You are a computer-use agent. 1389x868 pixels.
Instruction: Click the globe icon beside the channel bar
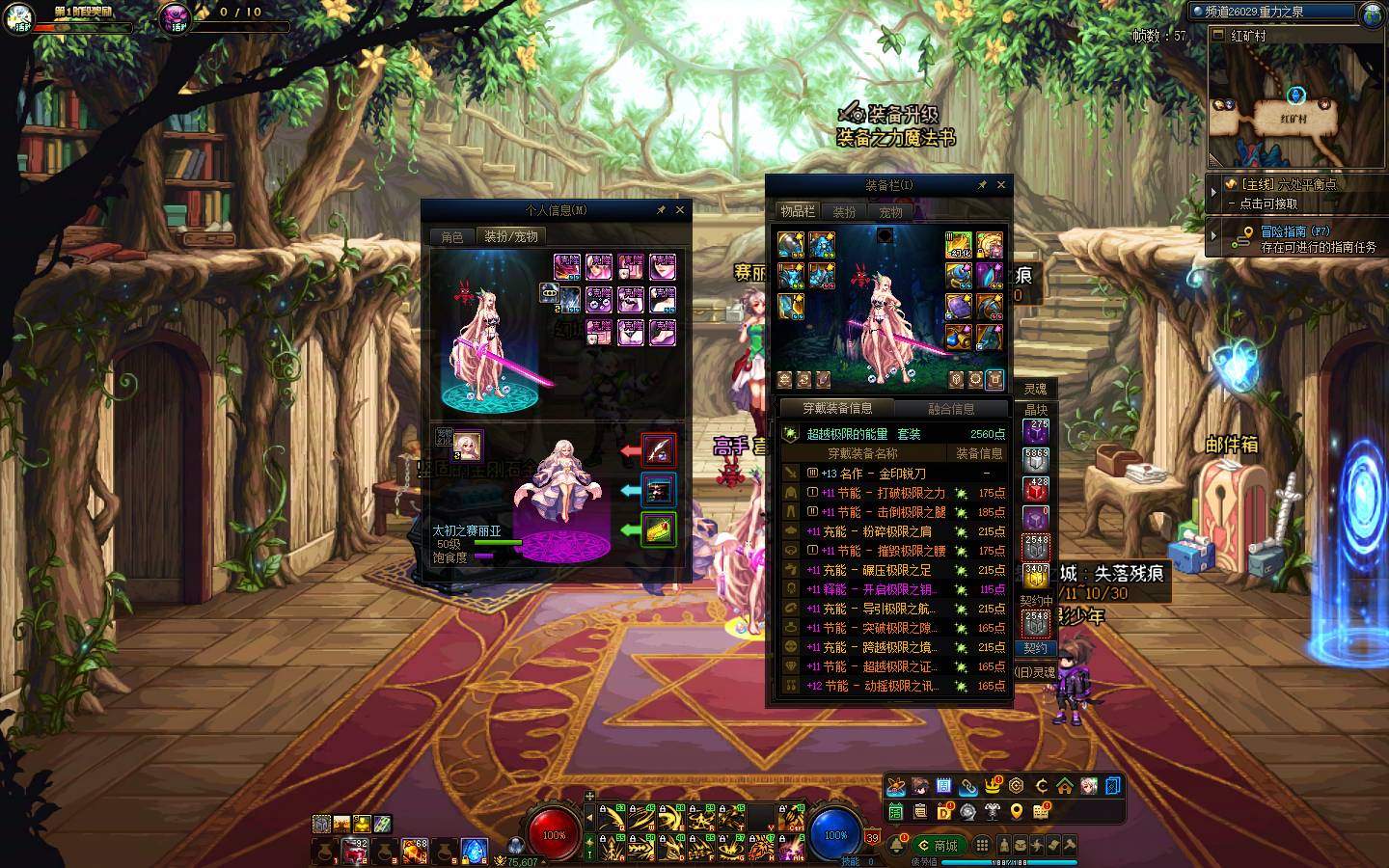click(x=1373, y=14)
